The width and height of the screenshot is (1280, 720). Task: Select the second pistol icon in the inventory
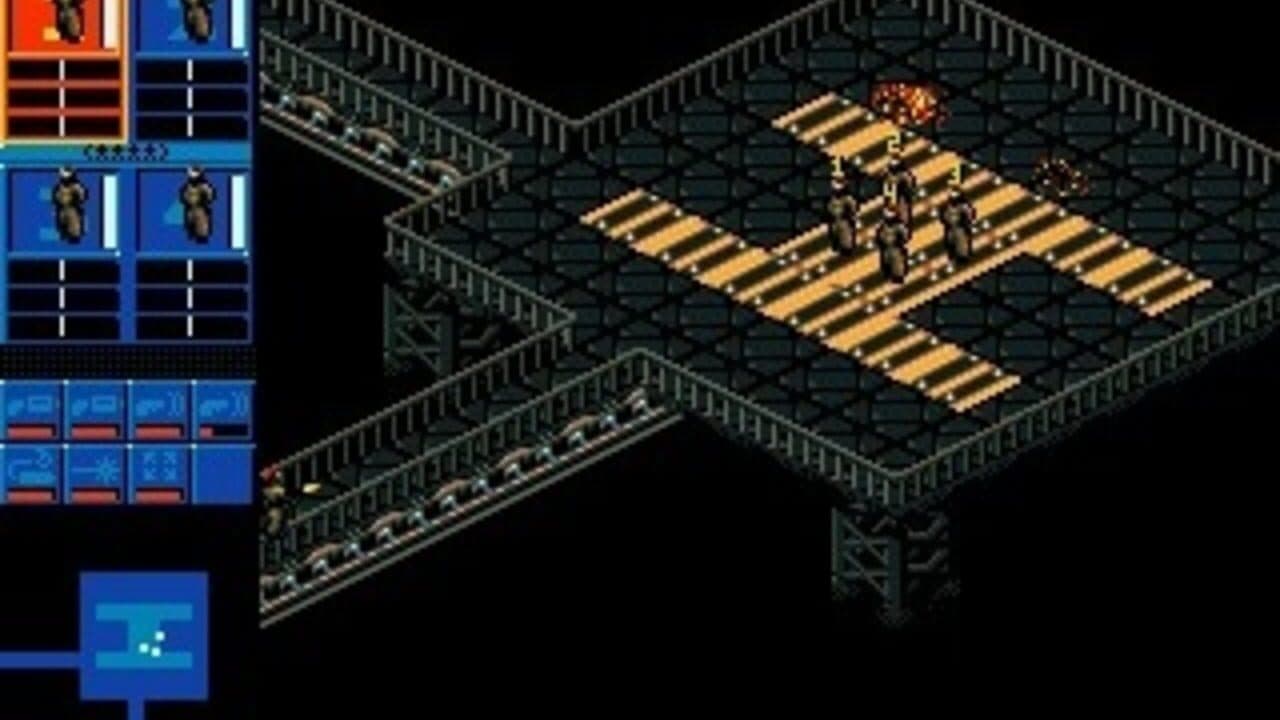coord(95,403)
